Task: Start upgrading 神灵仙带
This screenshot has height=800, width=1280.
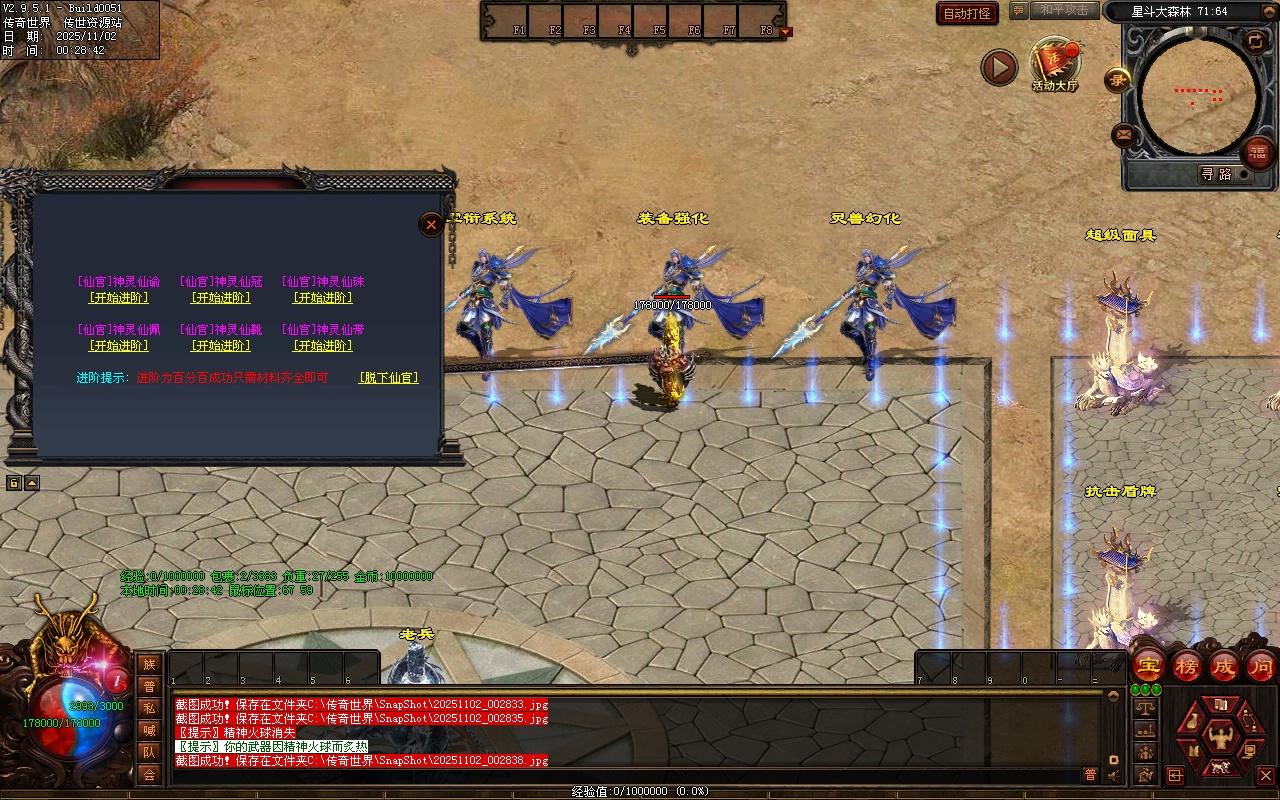Action: pos(323,346)
